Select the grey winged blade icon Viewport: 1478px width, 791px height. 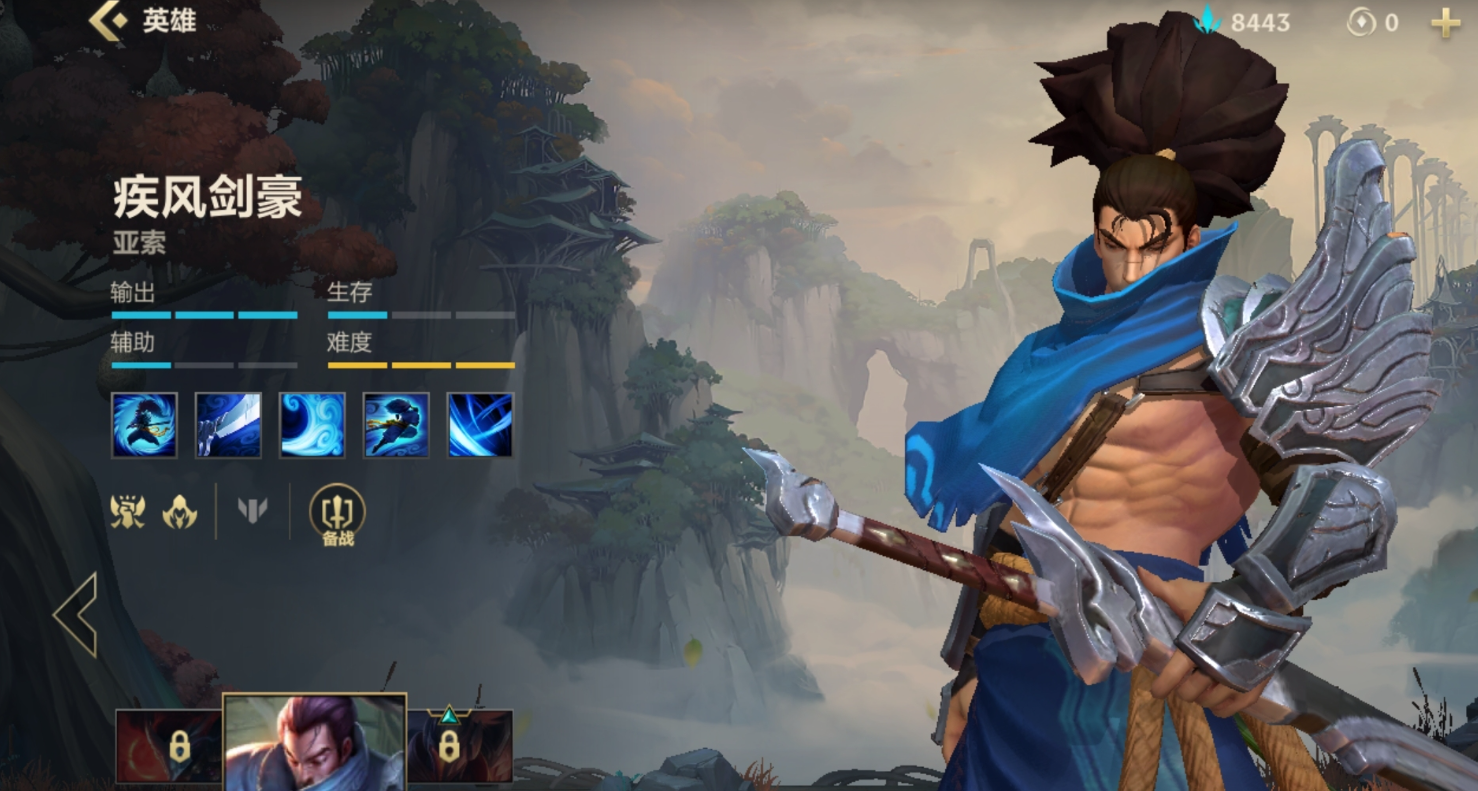coord(253,512)
